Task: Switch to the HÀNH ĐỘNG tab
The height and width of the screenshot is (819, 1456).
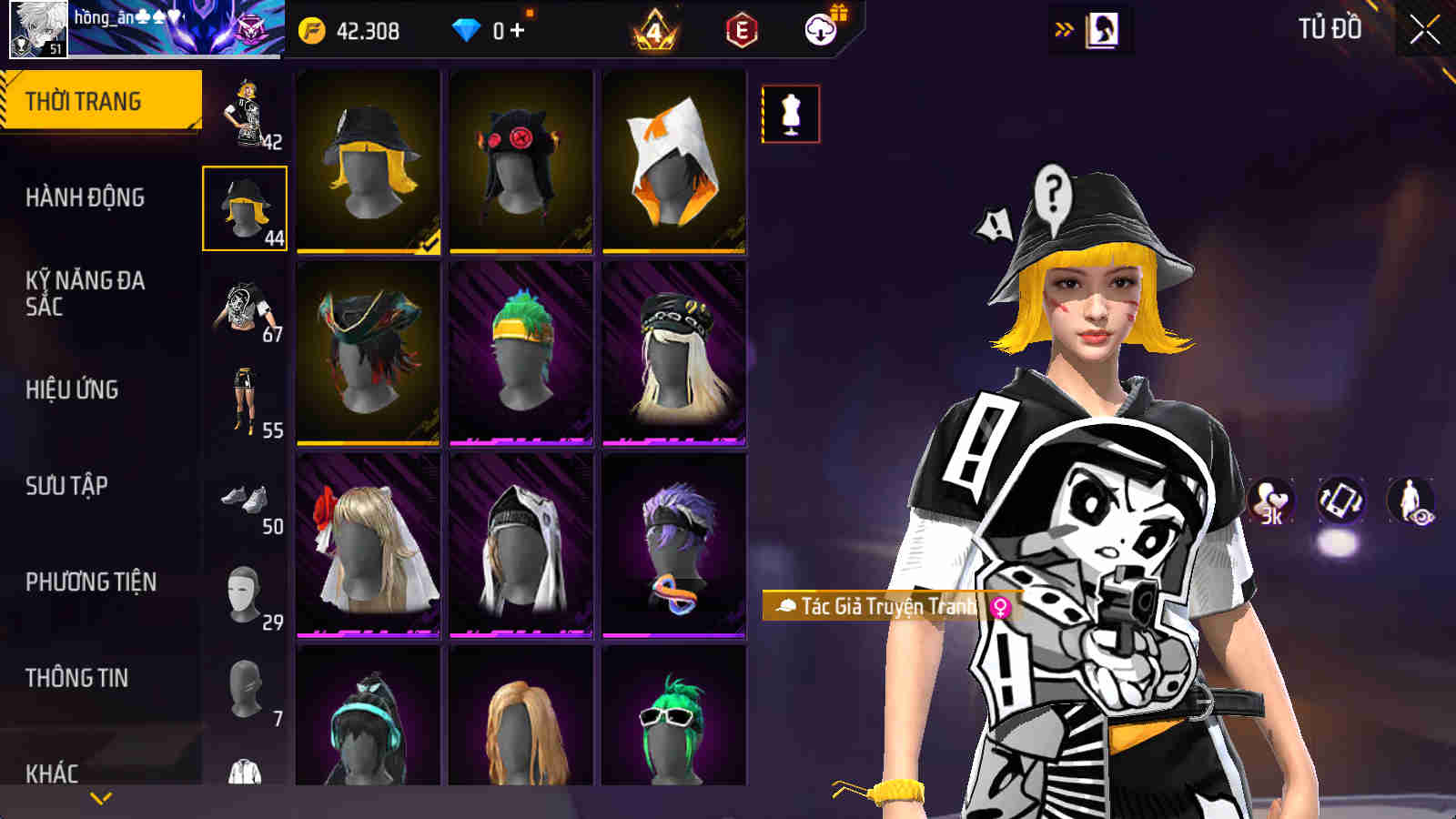Action: pyautogui.click(x=86, y=197)
